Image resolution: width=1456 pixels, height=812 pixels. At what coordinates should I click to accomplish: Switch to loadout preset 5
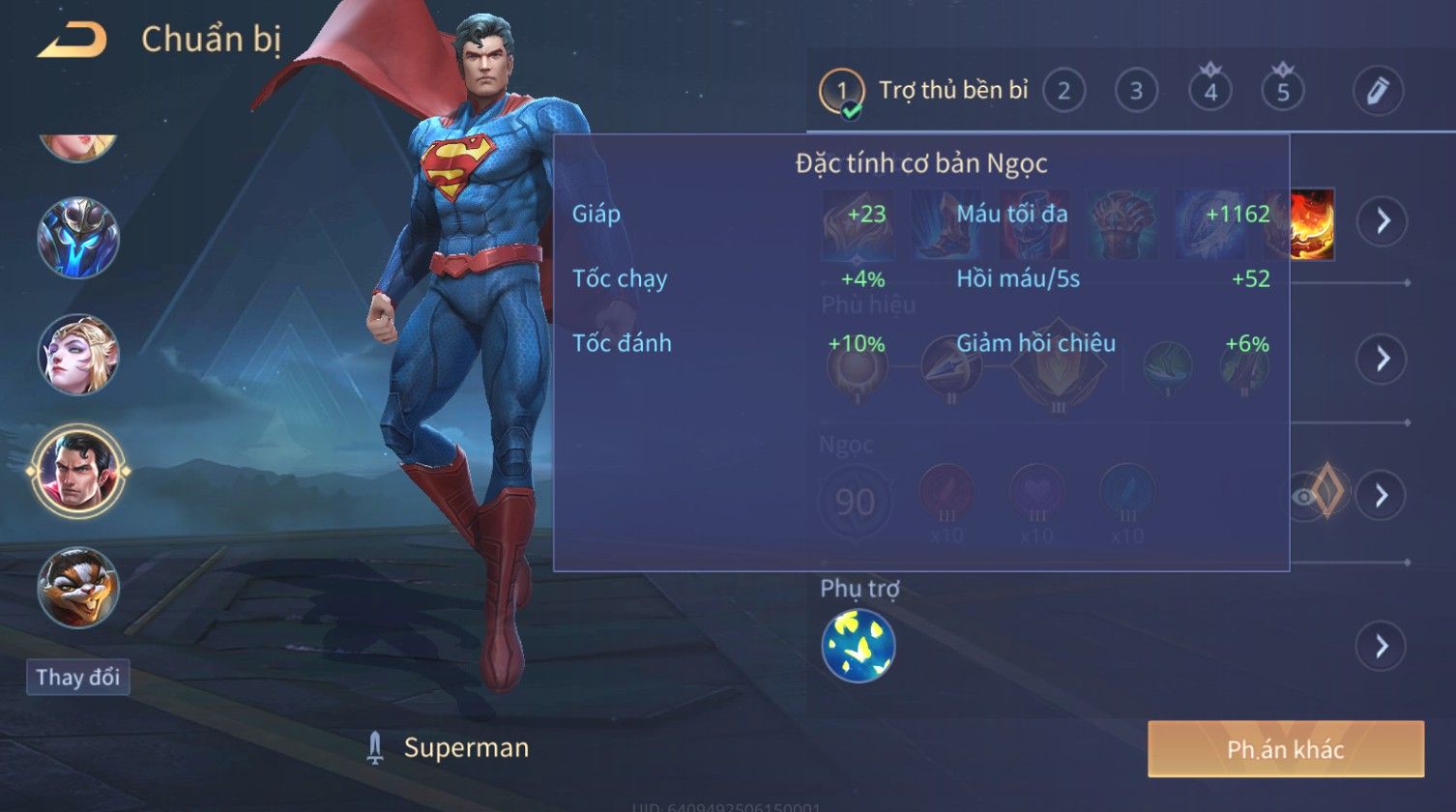point(1283,92)
